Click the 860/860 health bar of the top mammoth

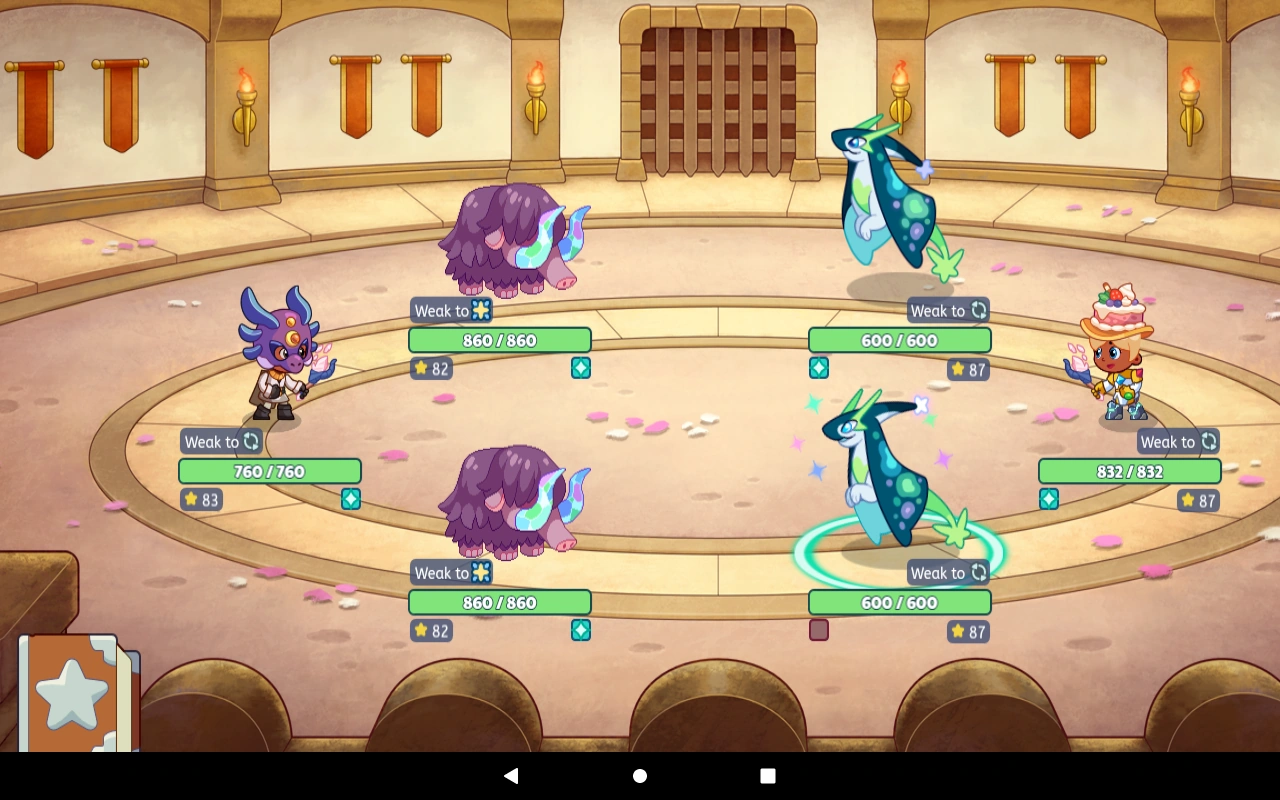tap(500, 340)
